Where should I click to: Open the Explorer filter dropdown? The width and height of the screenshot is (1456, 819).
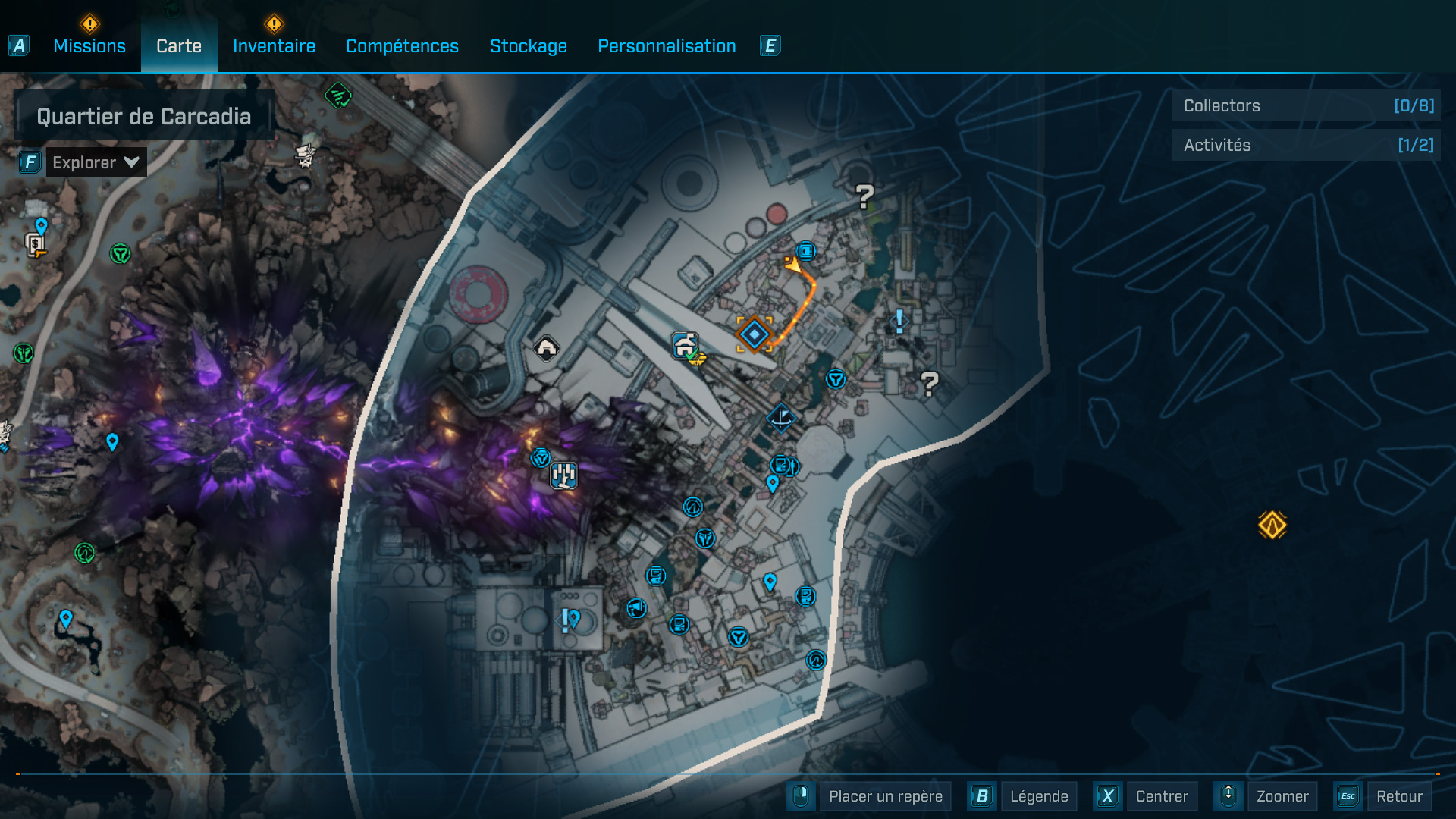pos(96,162)
